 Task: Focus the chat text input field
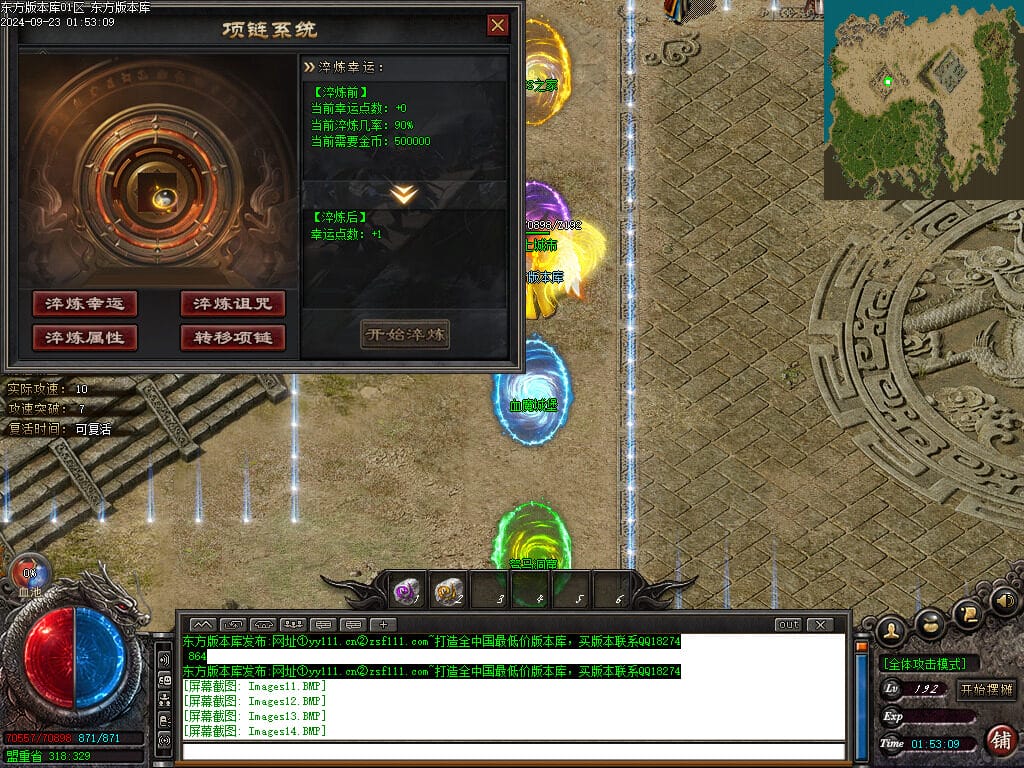[512, 750]
